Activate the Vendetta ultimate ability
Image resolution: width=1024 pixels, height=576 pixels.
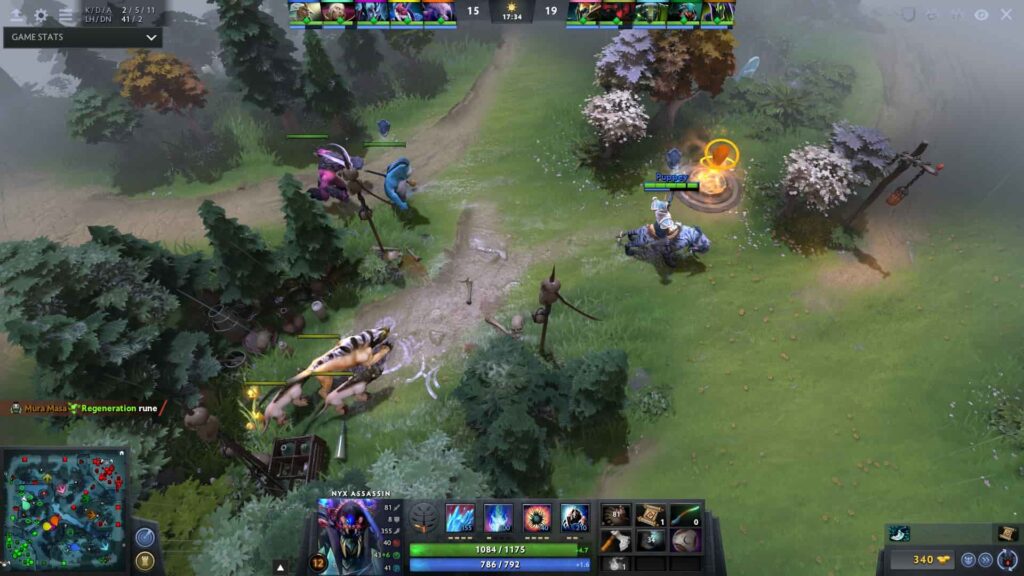(x=574, y=517)
